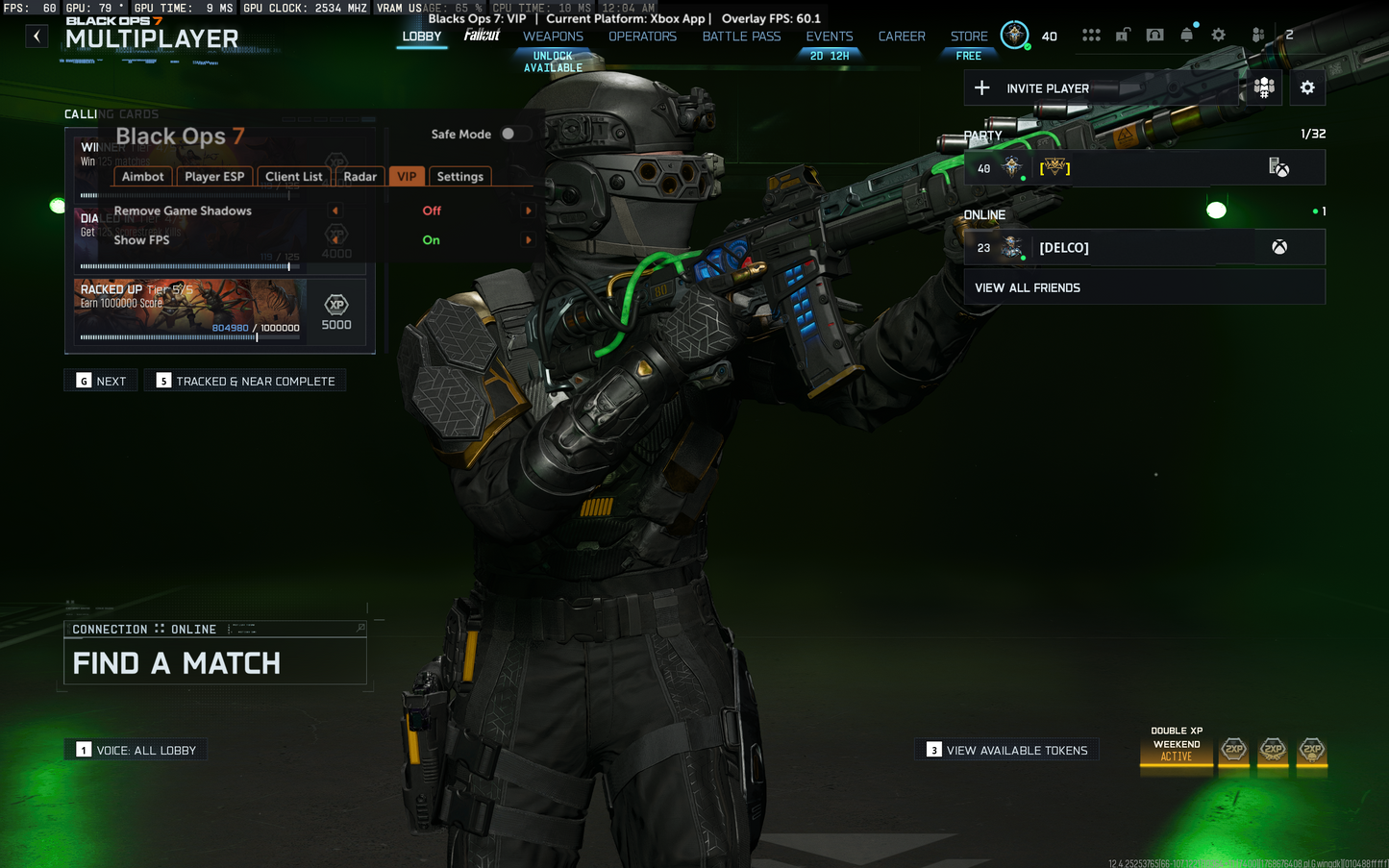
Task: Open the social friends icon in the top bar
Action: point(1258,34)
